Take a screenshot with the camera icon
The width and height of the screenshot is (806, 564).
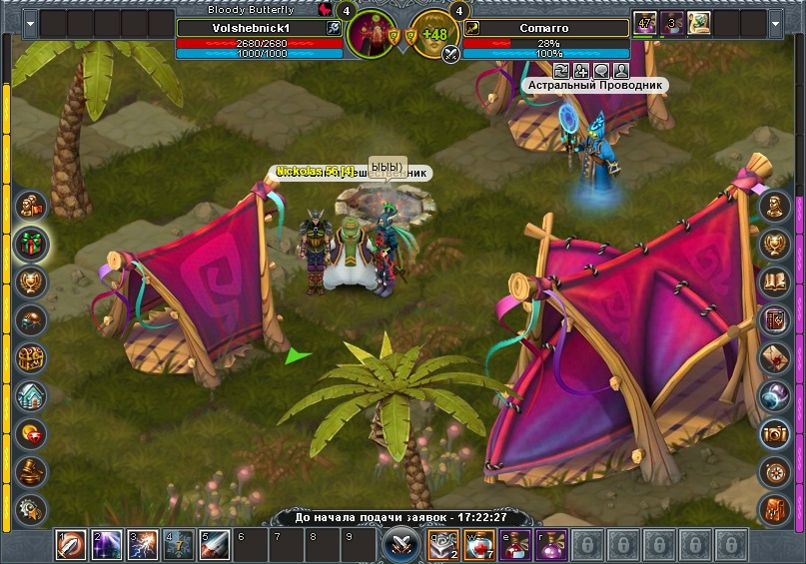click(x=775, y=433)
